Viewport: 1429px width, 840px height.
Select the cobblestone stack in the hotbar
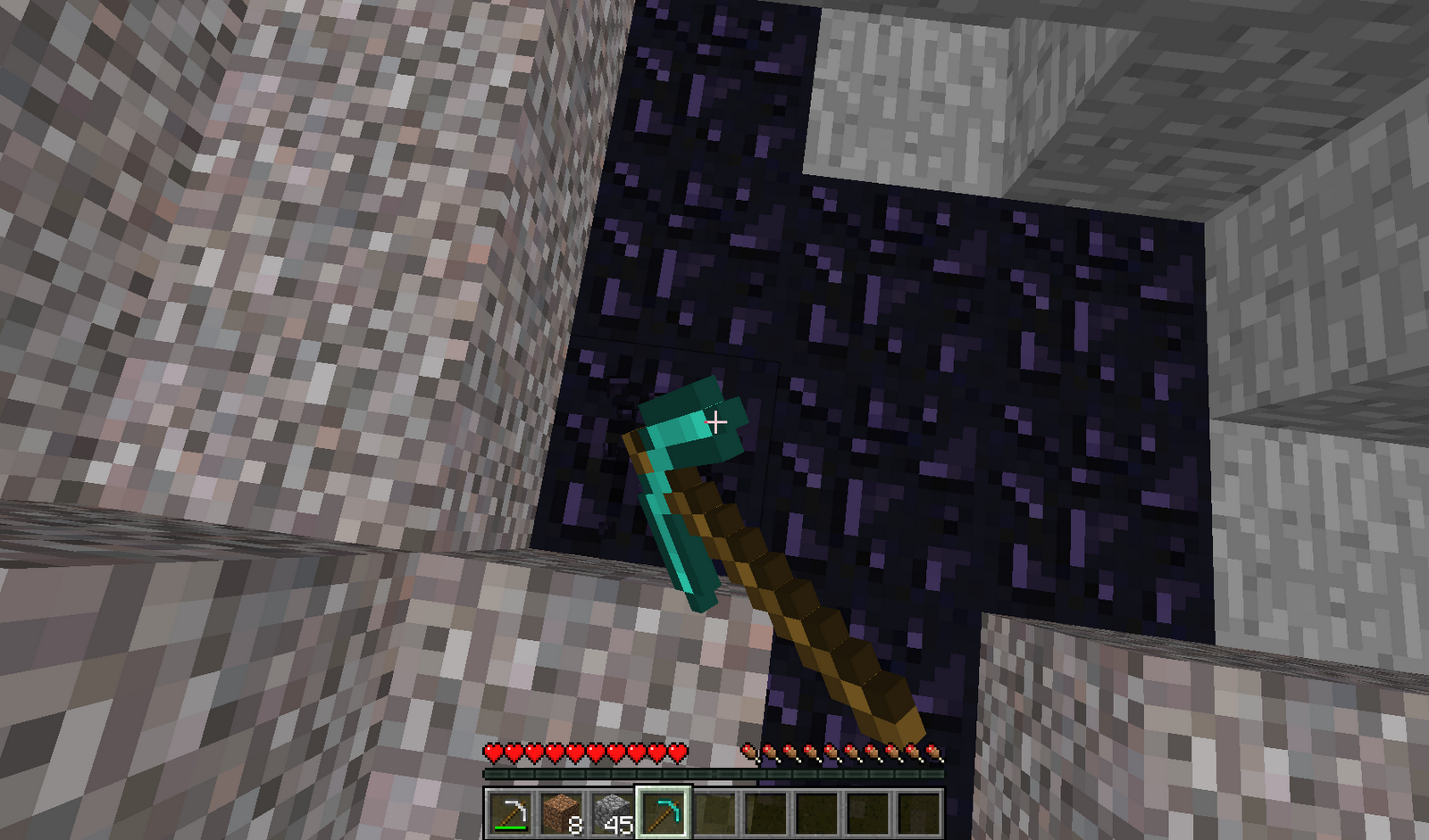(x=614, y=811)
